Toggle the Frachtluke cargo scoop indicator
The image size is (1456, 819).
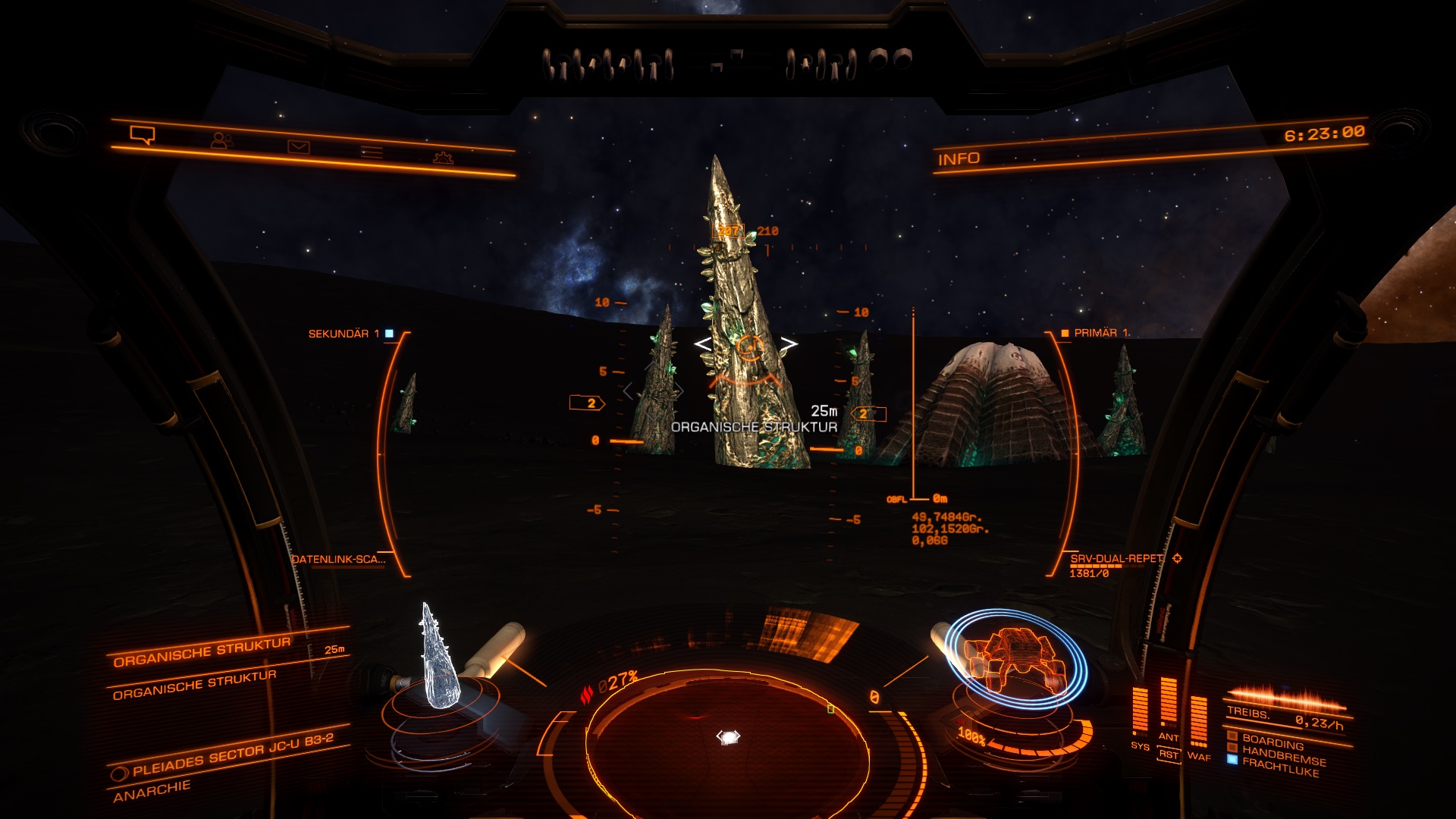point(1280,767)
